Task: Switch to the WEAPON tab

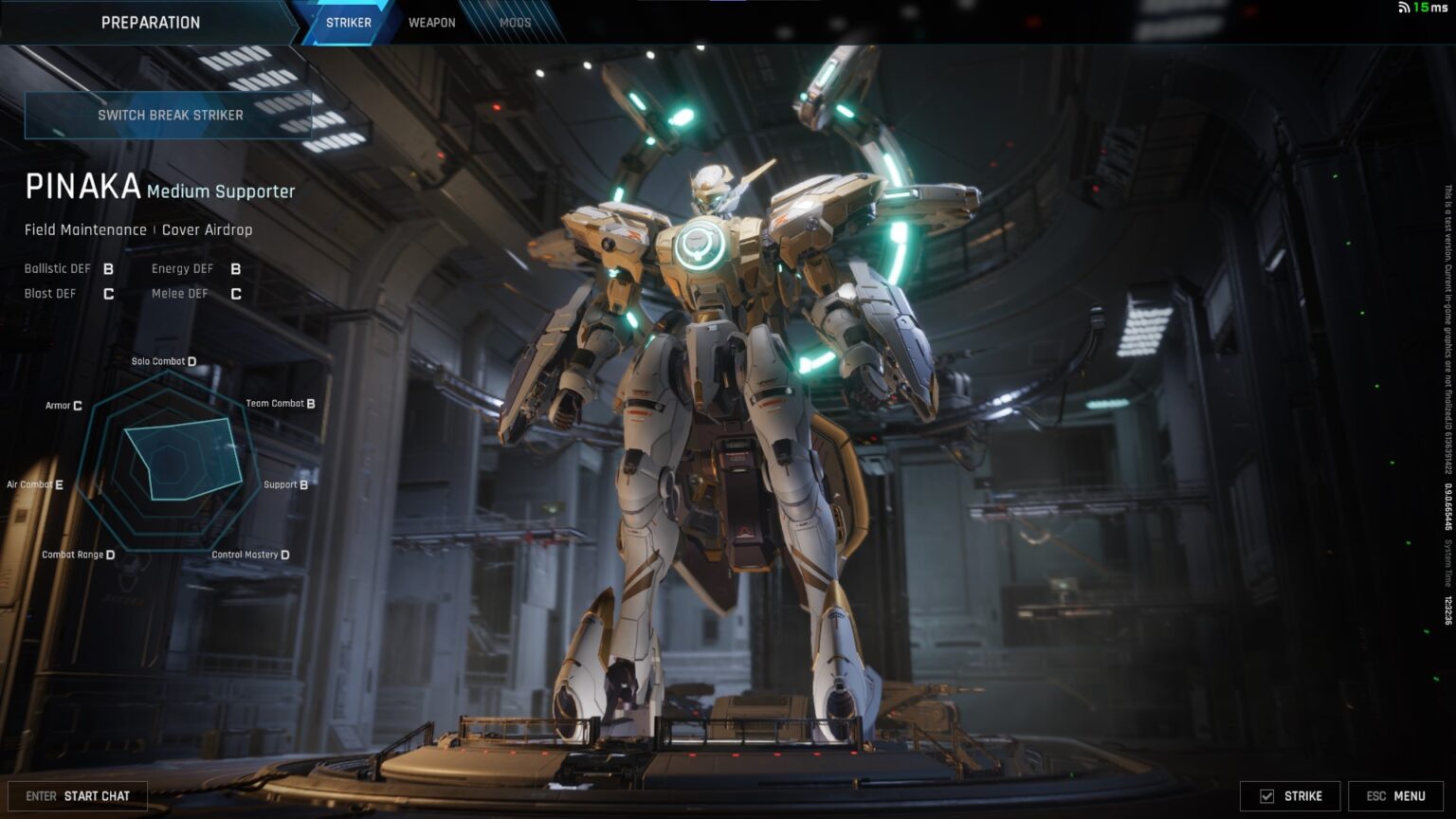Action: 431,22
